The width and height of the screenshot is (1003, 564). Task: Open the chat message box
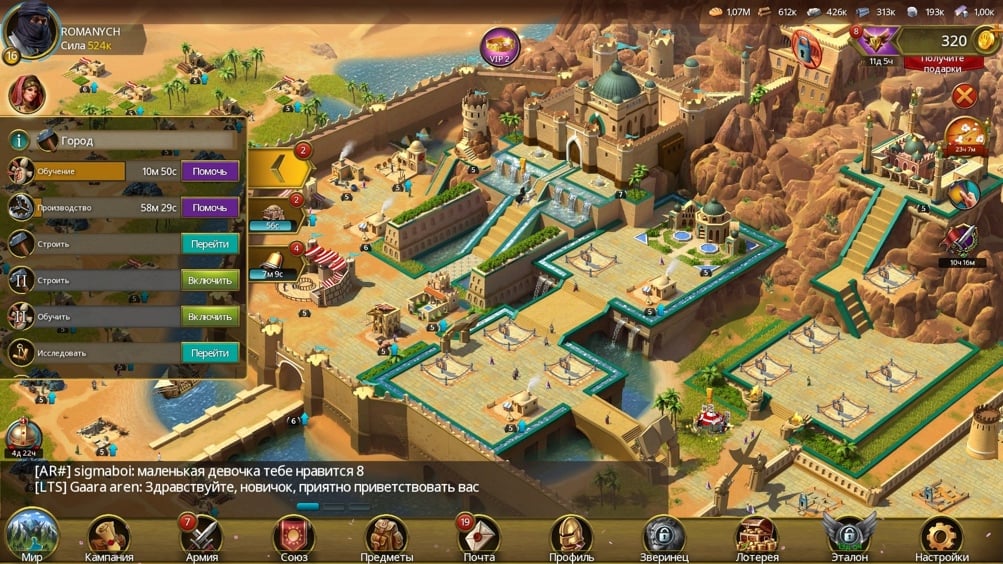[330, 479]
